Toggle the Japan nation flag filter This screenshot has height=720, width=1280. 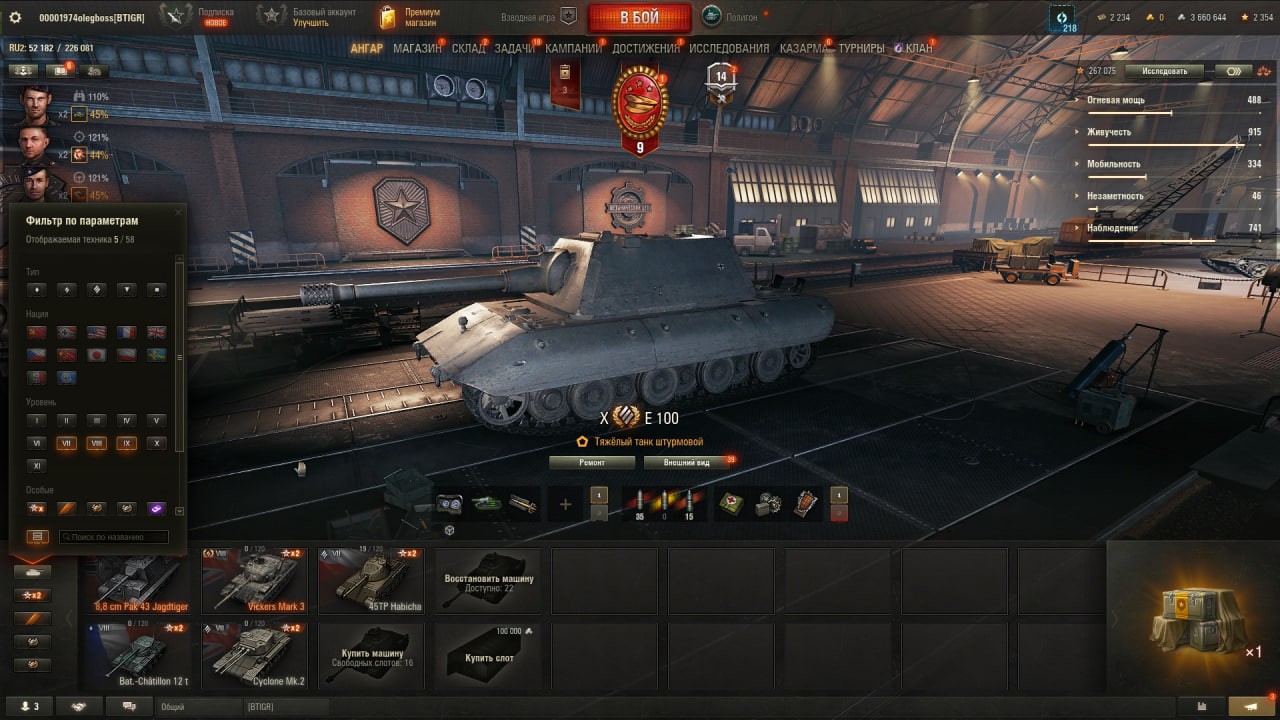tap(97, 355)
